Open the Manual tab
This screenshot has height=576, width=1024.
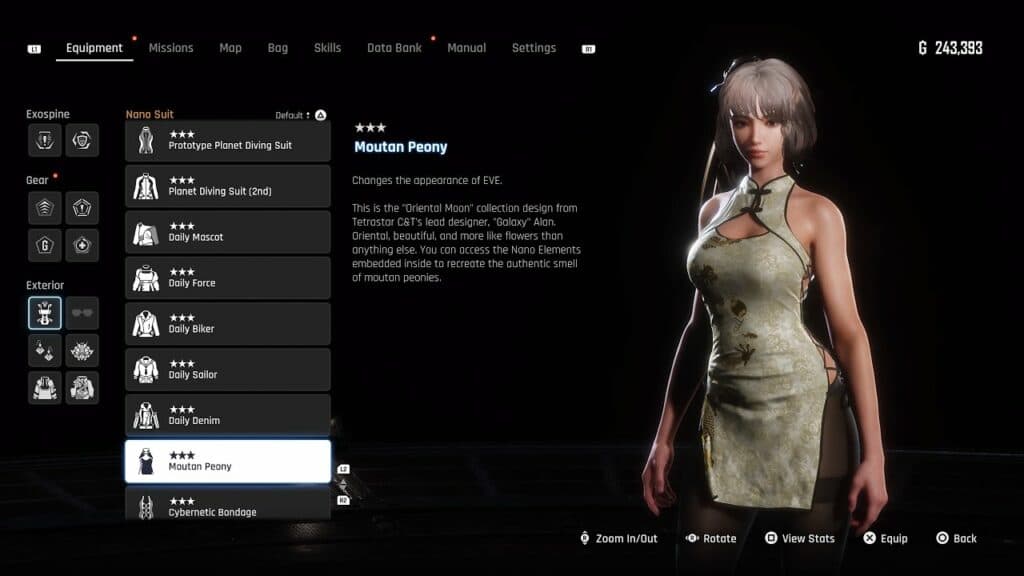[466, 48]
